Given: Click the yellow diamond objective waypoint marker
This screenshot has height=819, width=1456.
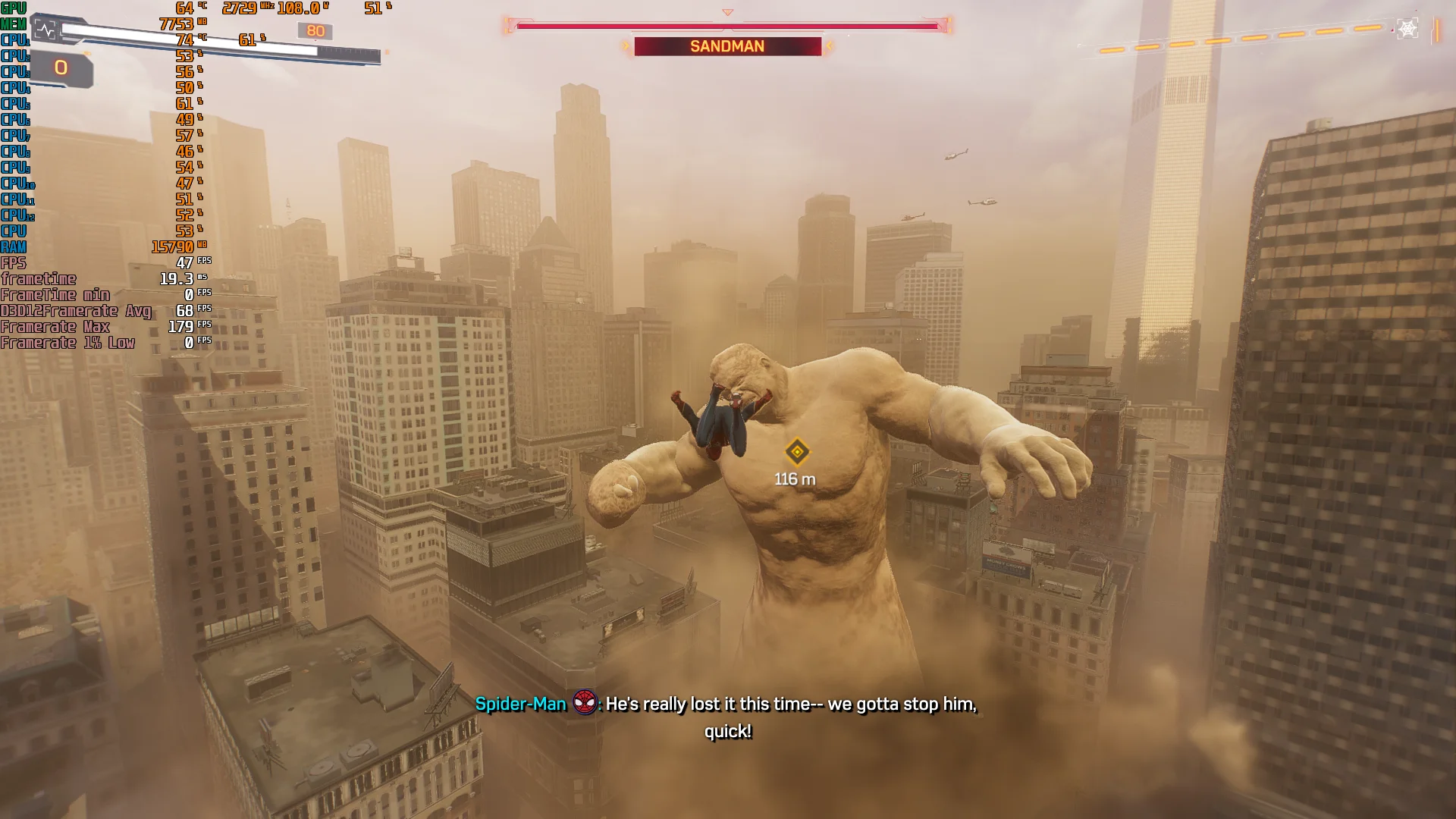Looking at the screenshot, I should pyautogui.click(x=797, y=452).
